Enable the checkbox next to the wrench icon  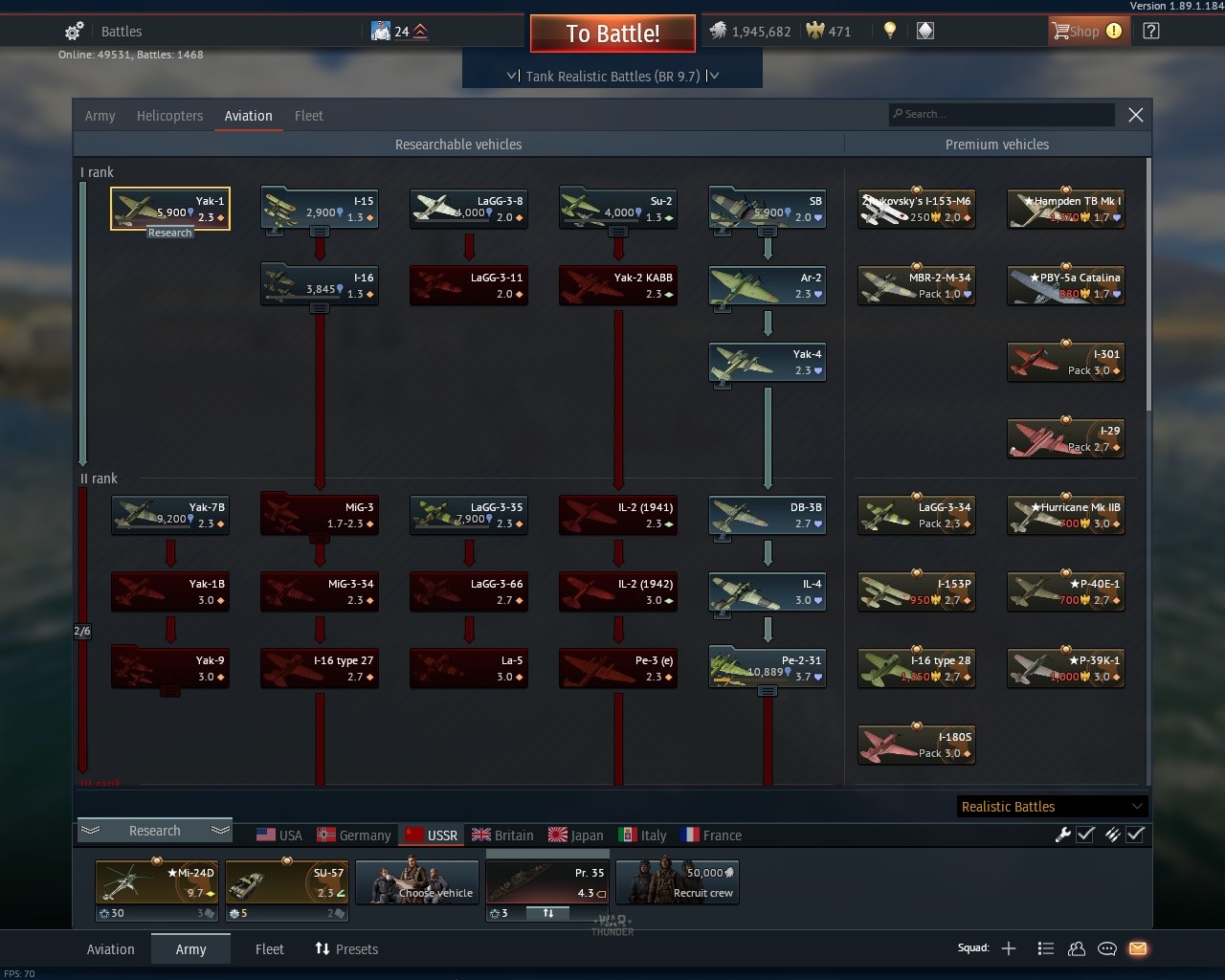1085,835
